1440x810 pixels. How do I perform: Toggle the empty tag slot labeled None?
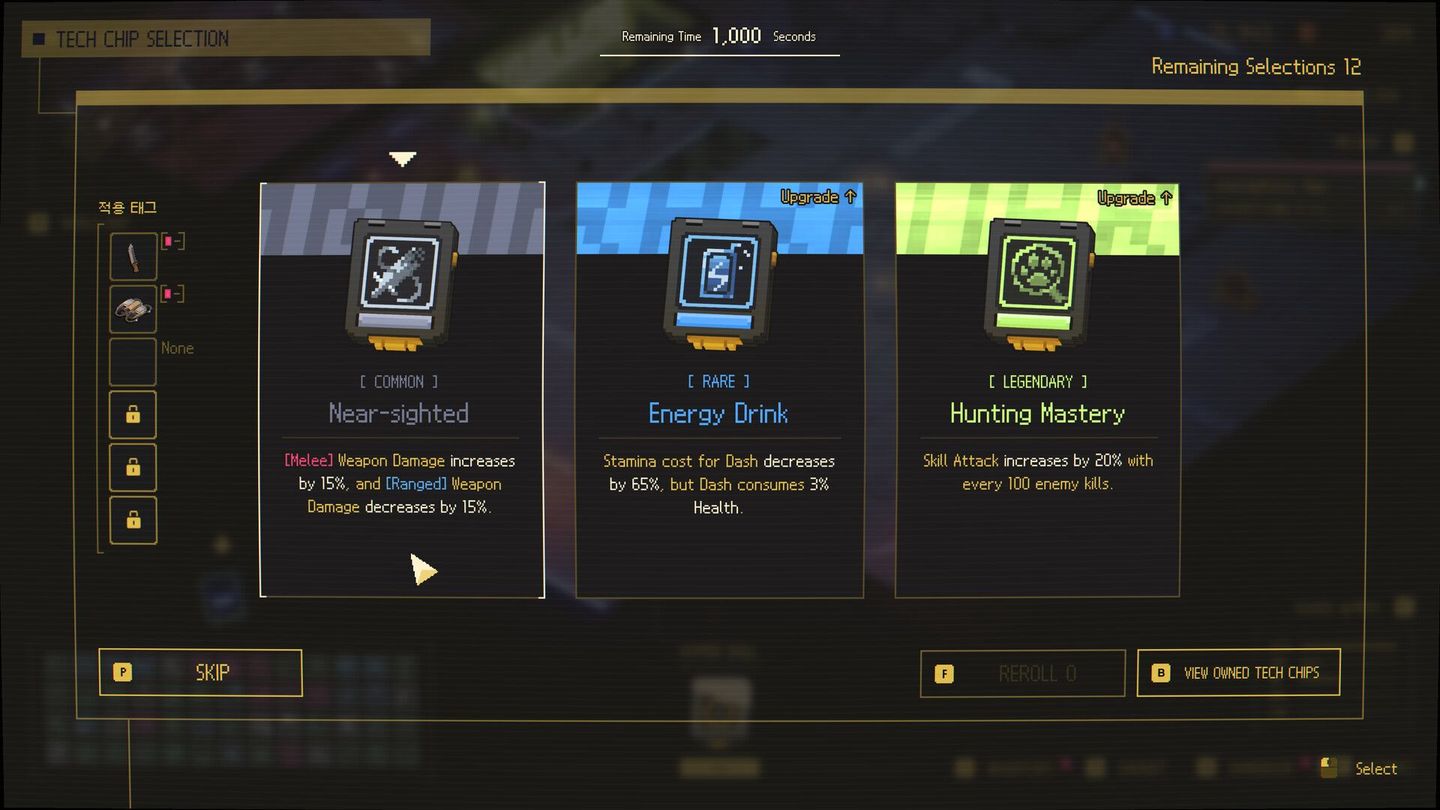tap(133, 361)
